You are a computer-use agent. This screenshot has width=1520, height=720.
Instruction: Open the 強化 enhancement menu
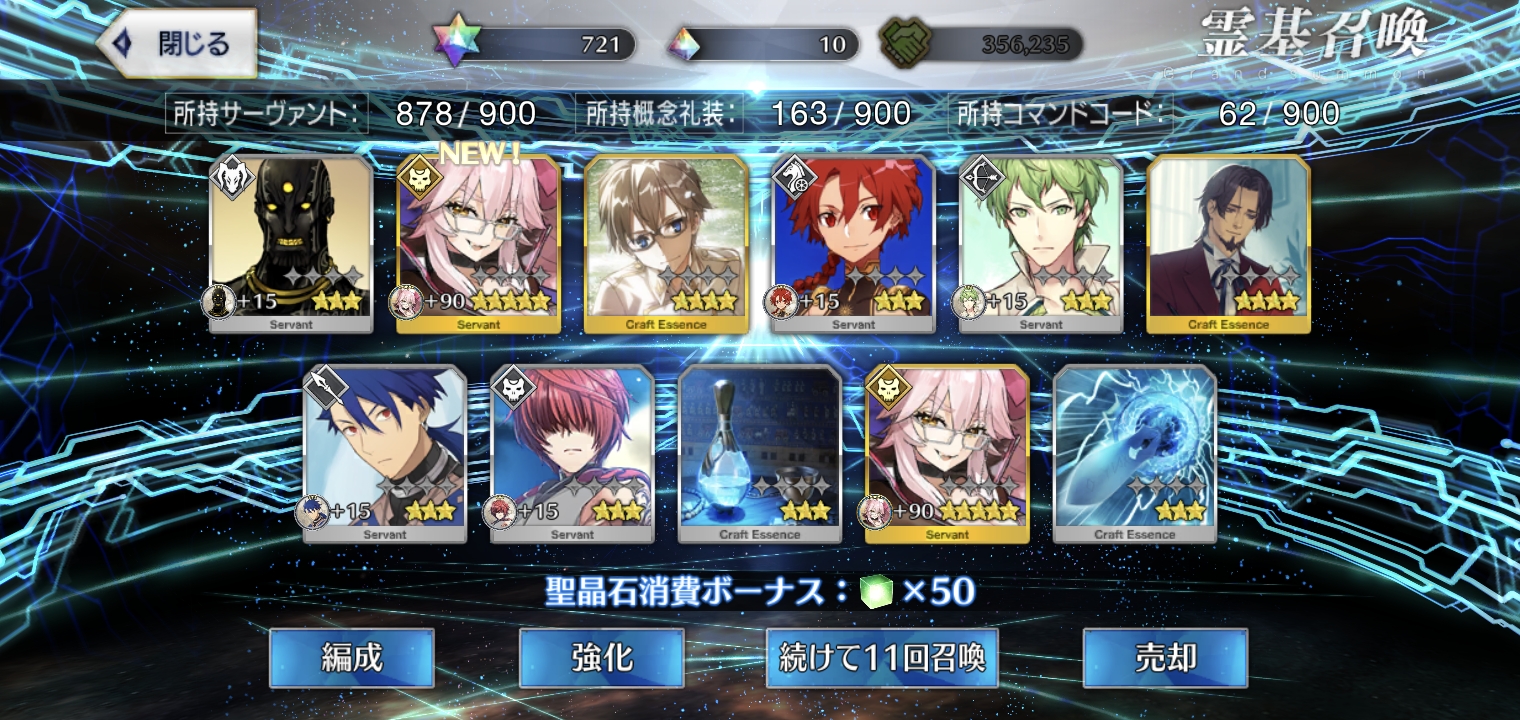tap(602, 657)
